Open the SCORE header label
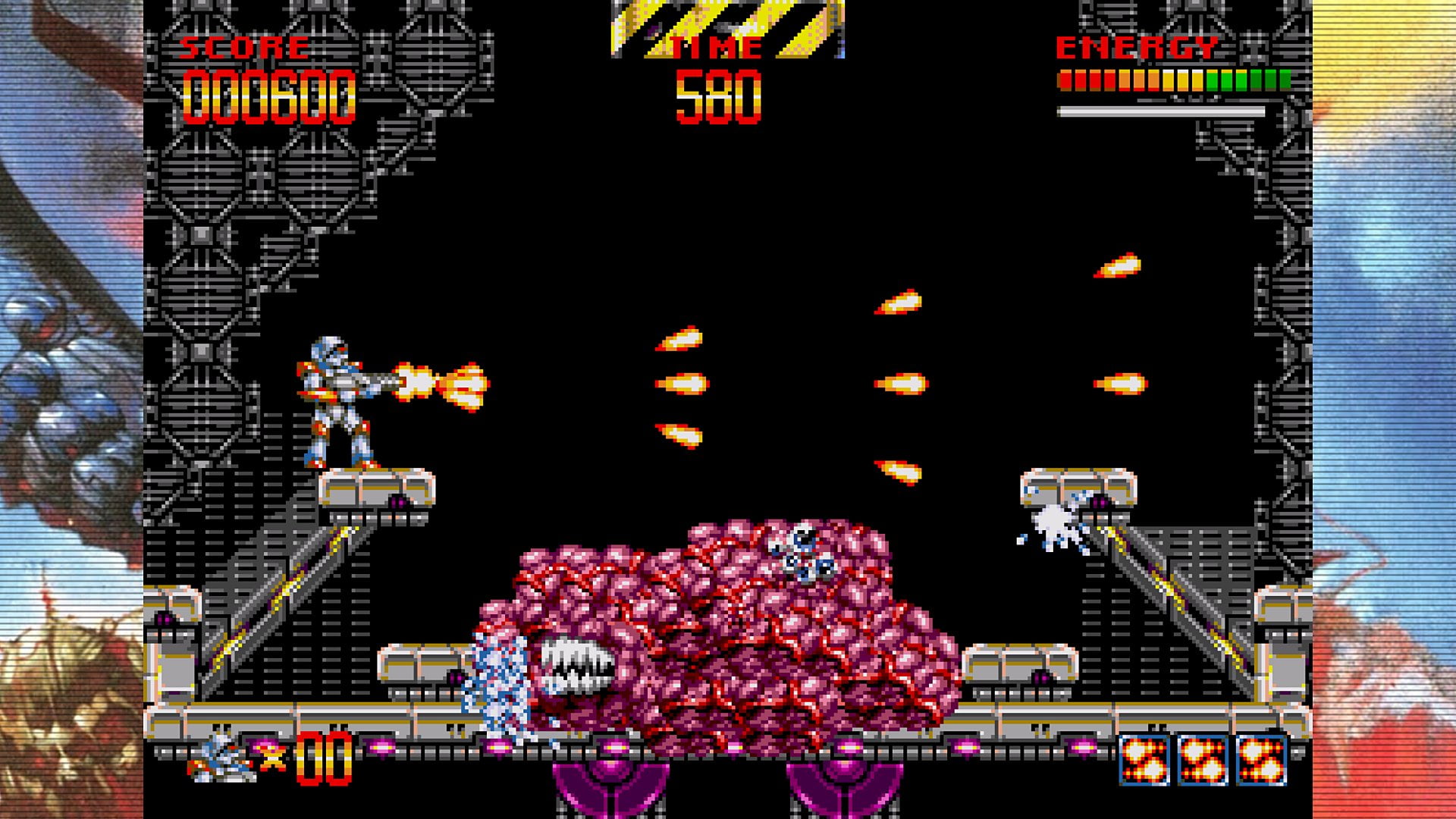 click(x=243, y=47)
